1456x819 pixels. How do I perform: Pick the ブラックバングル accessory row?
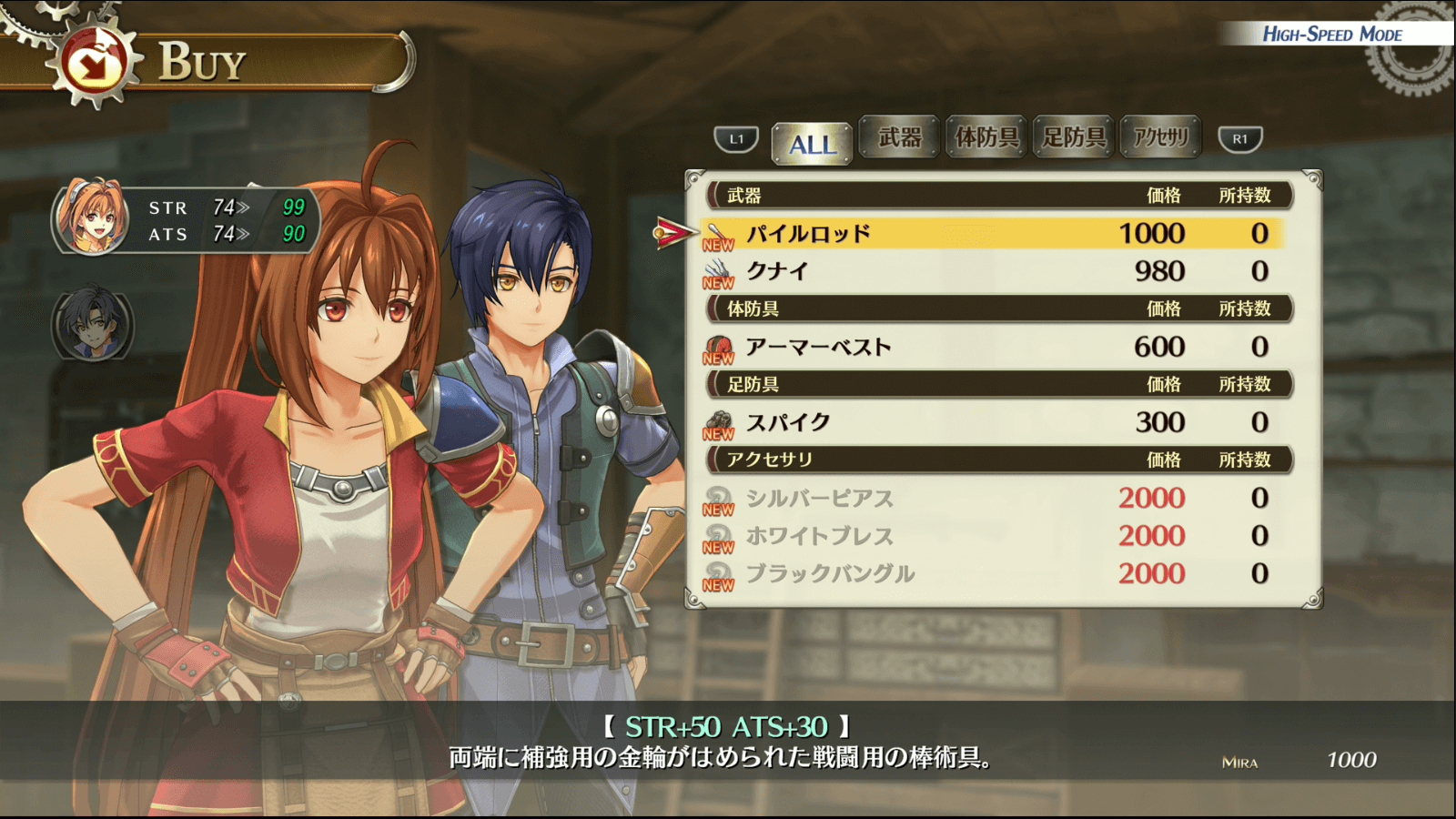click(992, 573)
